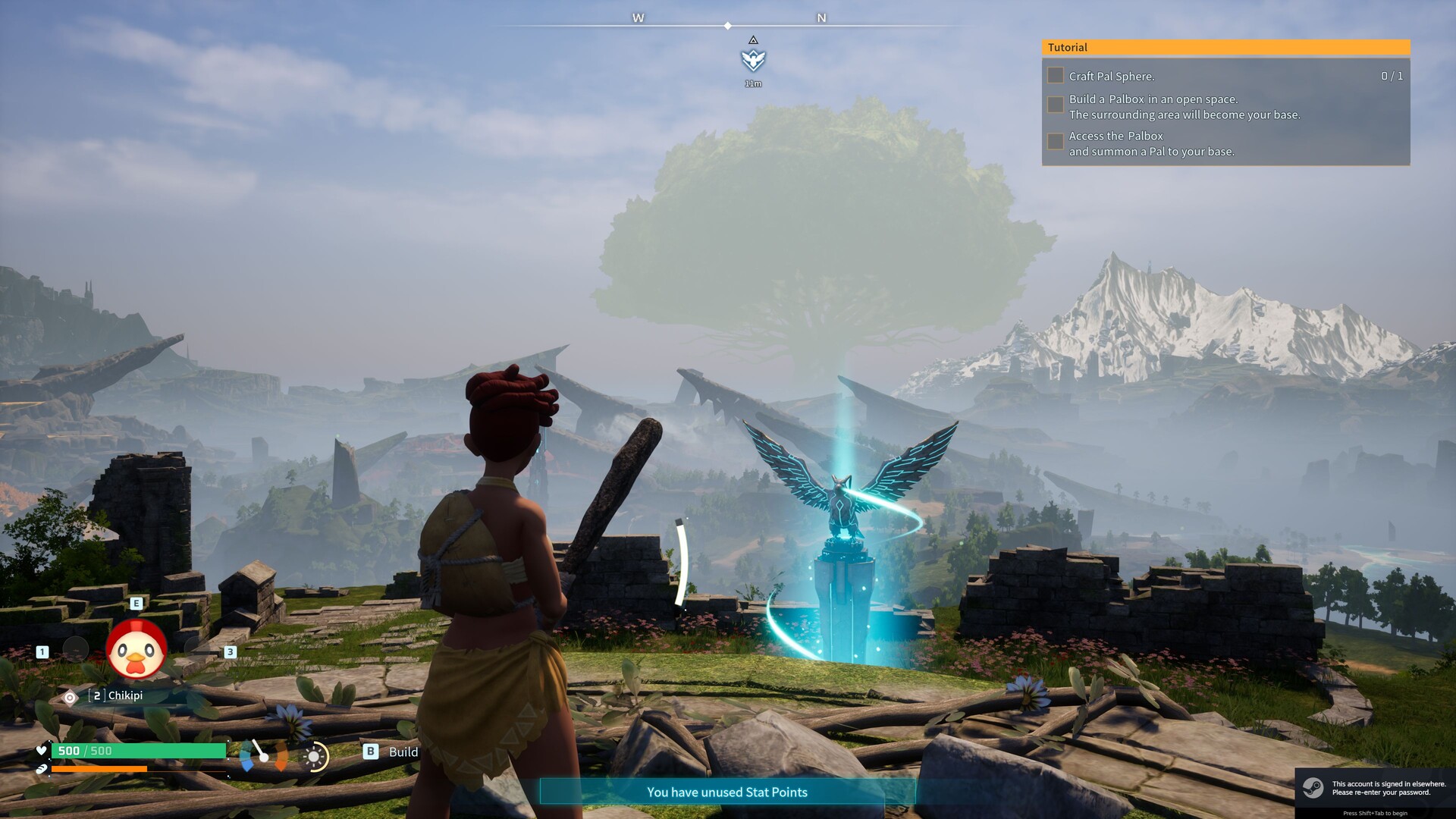Open the unused Stat Points notification
This screenshot has height=819, width=1456.
pyautogui.click(x=727, y=792)
